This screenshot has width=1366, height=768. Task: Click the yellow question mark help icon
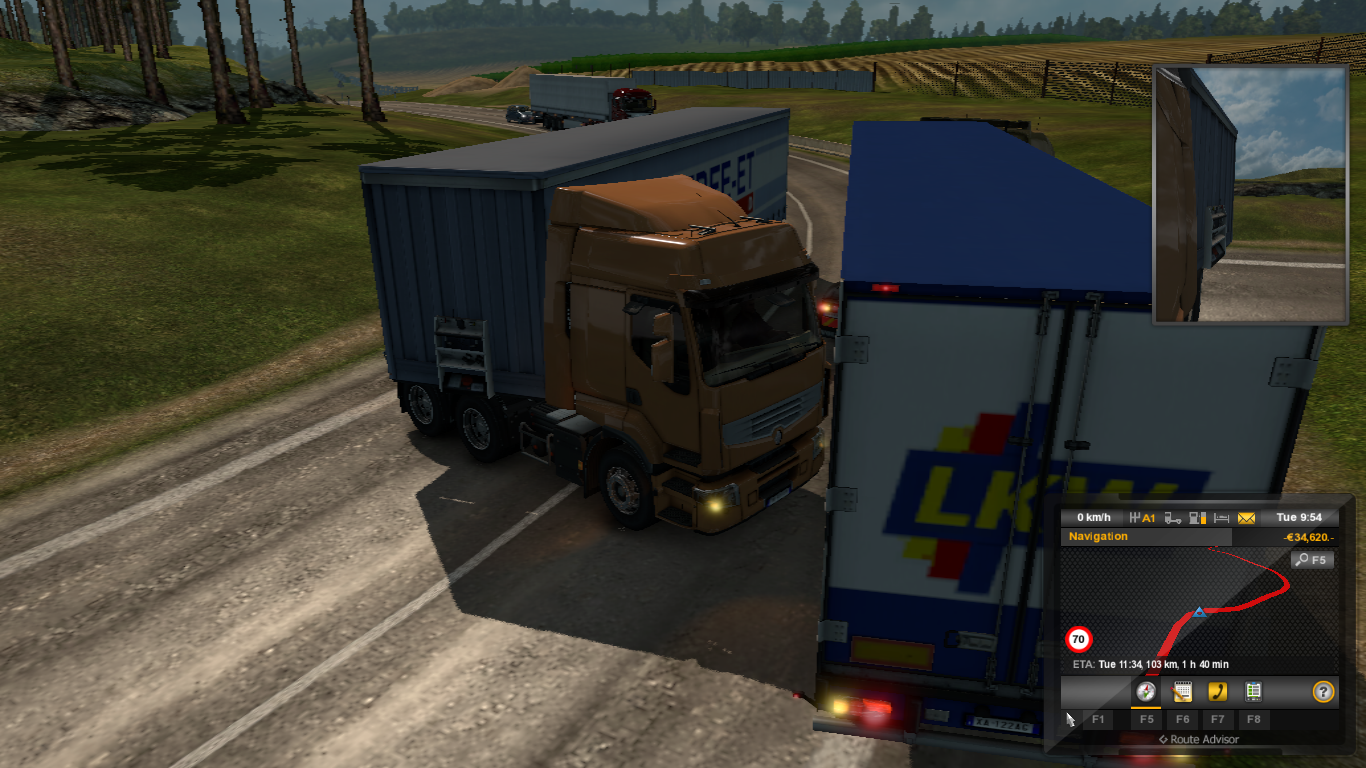tap(1323, 691)
